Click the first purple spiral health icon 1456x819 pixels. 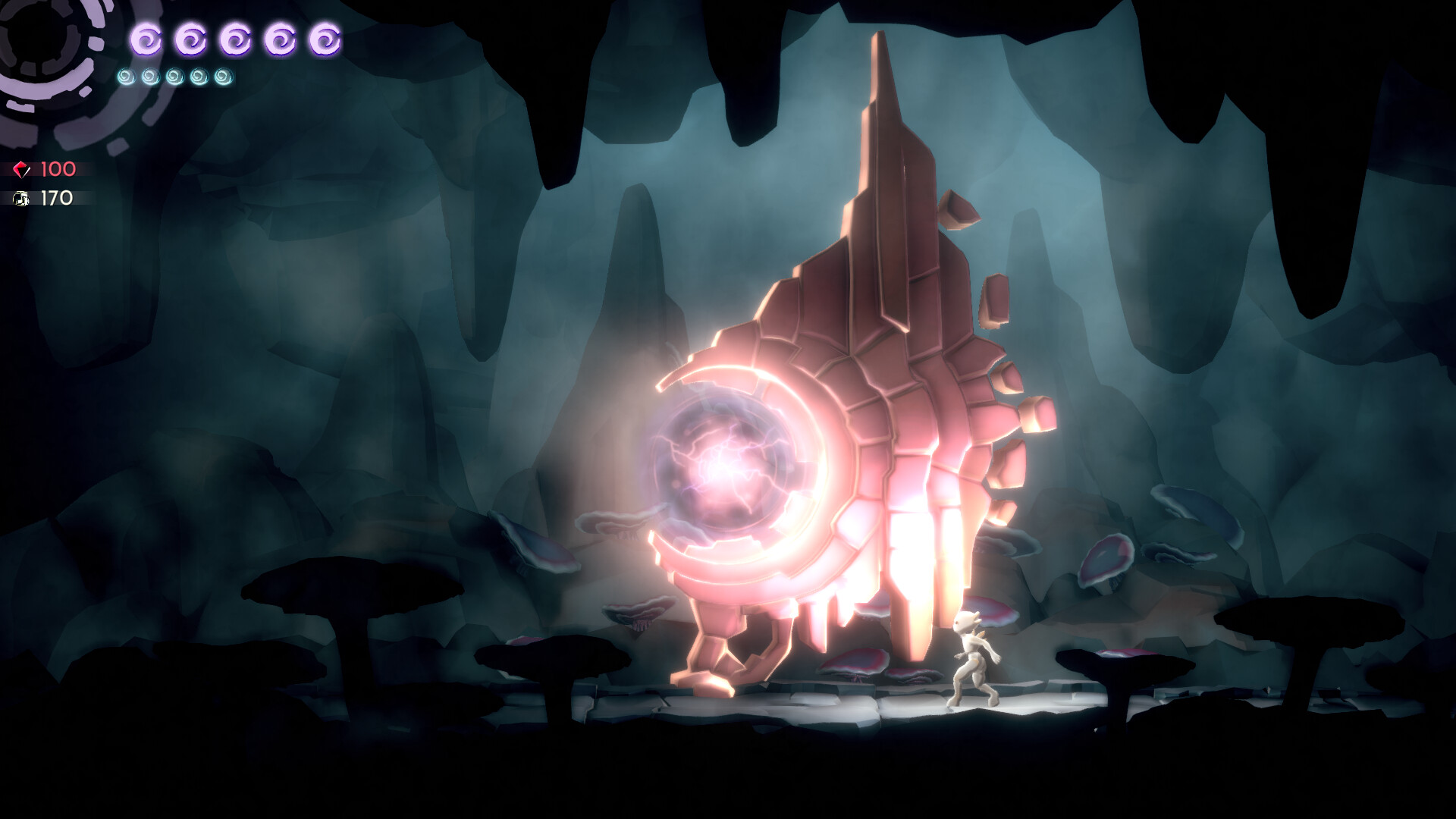[x=147, y=39]
